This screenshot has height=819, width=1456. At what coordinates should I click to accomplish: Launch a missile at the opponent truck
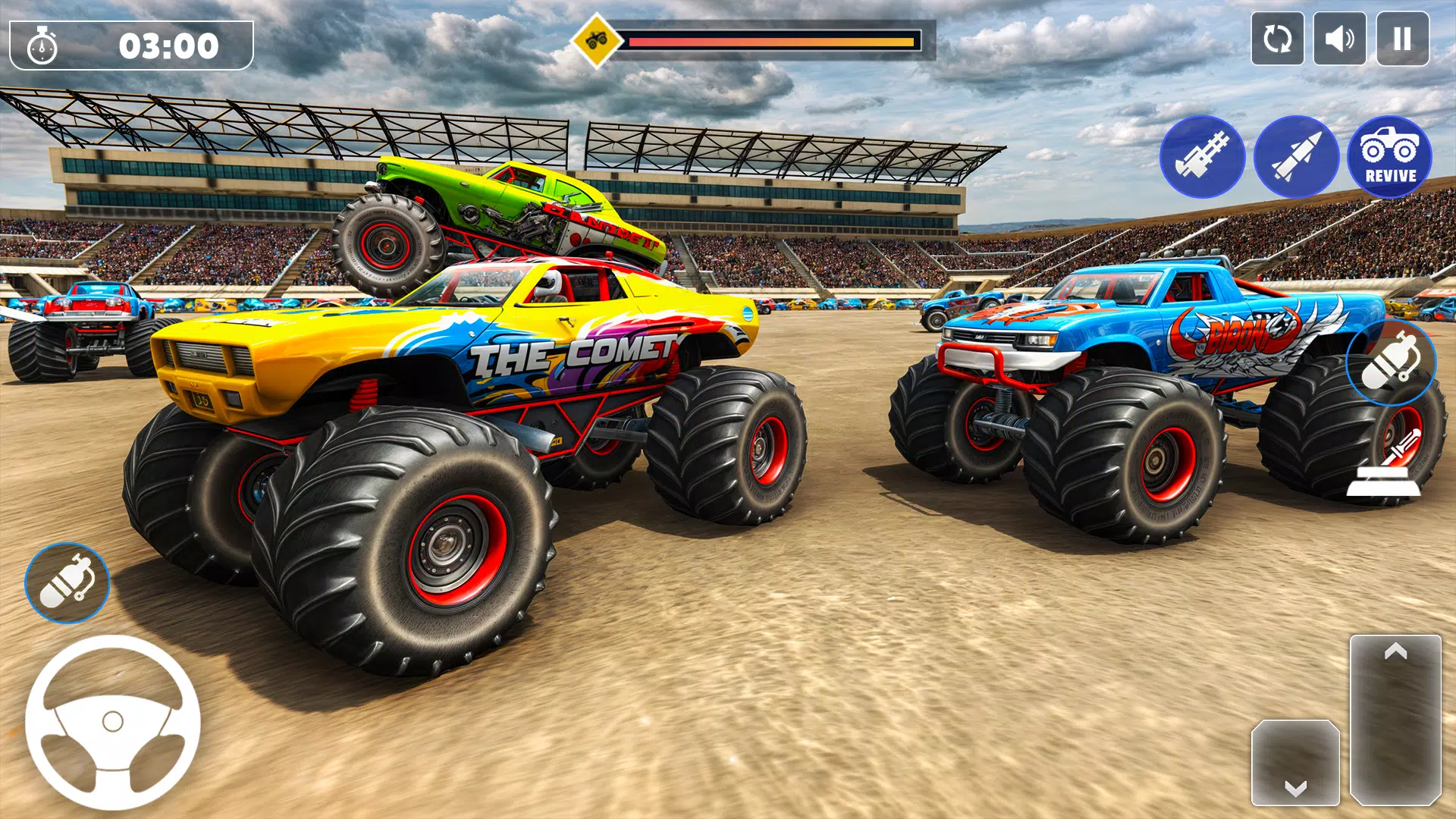coord(1298,157)
